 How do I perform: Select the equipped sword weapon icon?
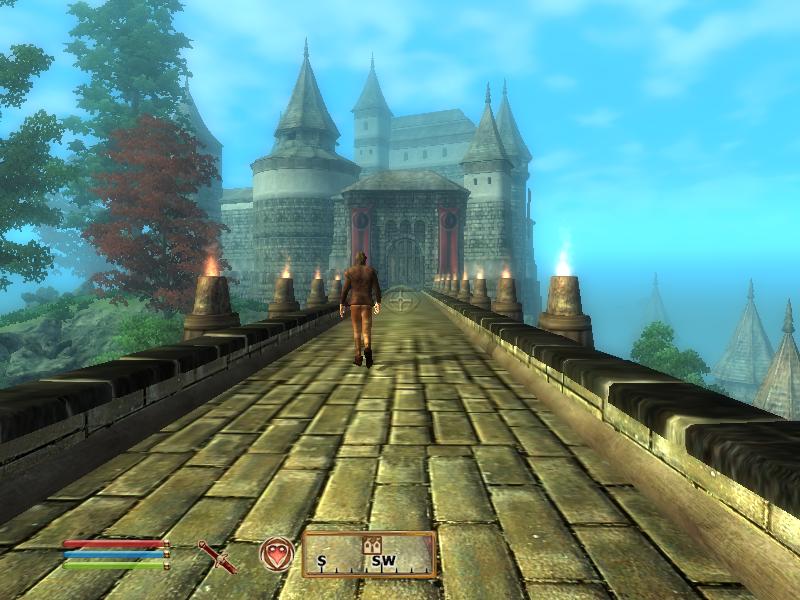[x=216, y=555]
